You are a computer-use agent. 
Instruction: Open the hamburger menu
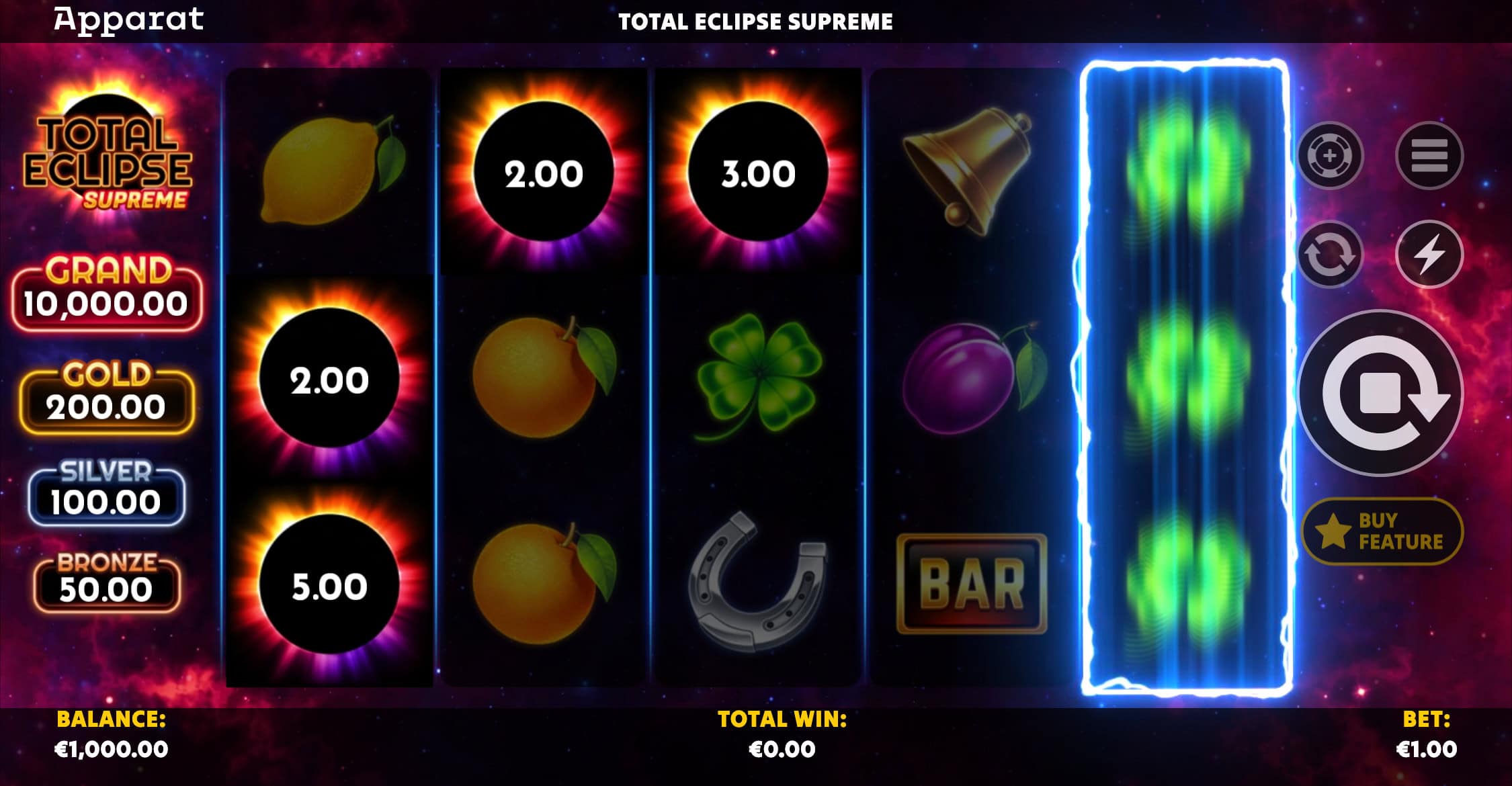click(1429, 156)
